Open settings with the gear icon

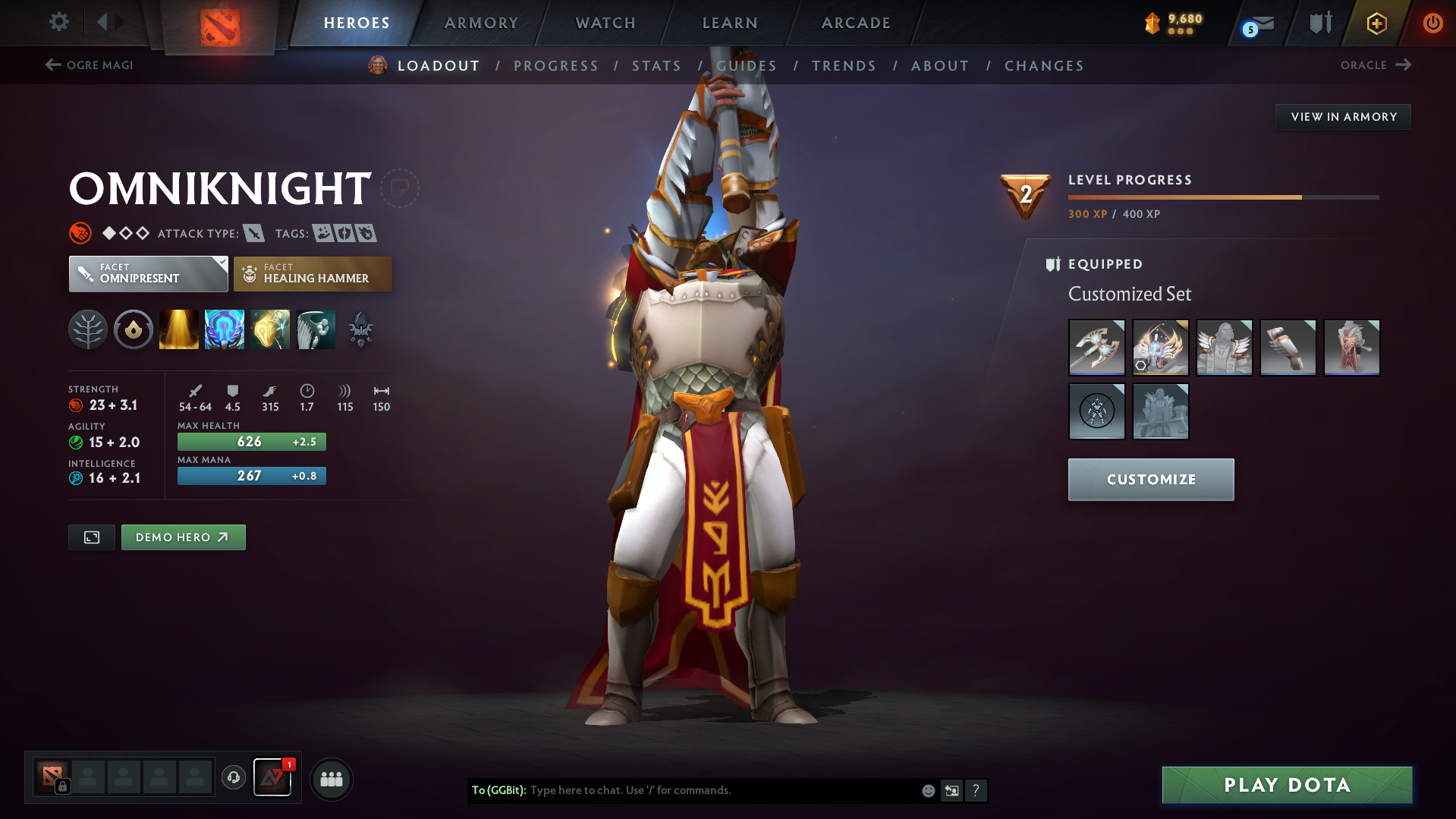[x=58, y=22]
